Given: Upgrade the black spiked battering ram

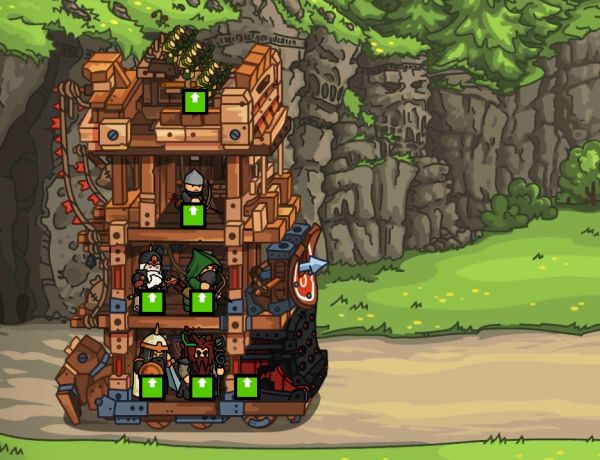Looking at the screenshot, I should pyautogui.click(x=246, y=386).
